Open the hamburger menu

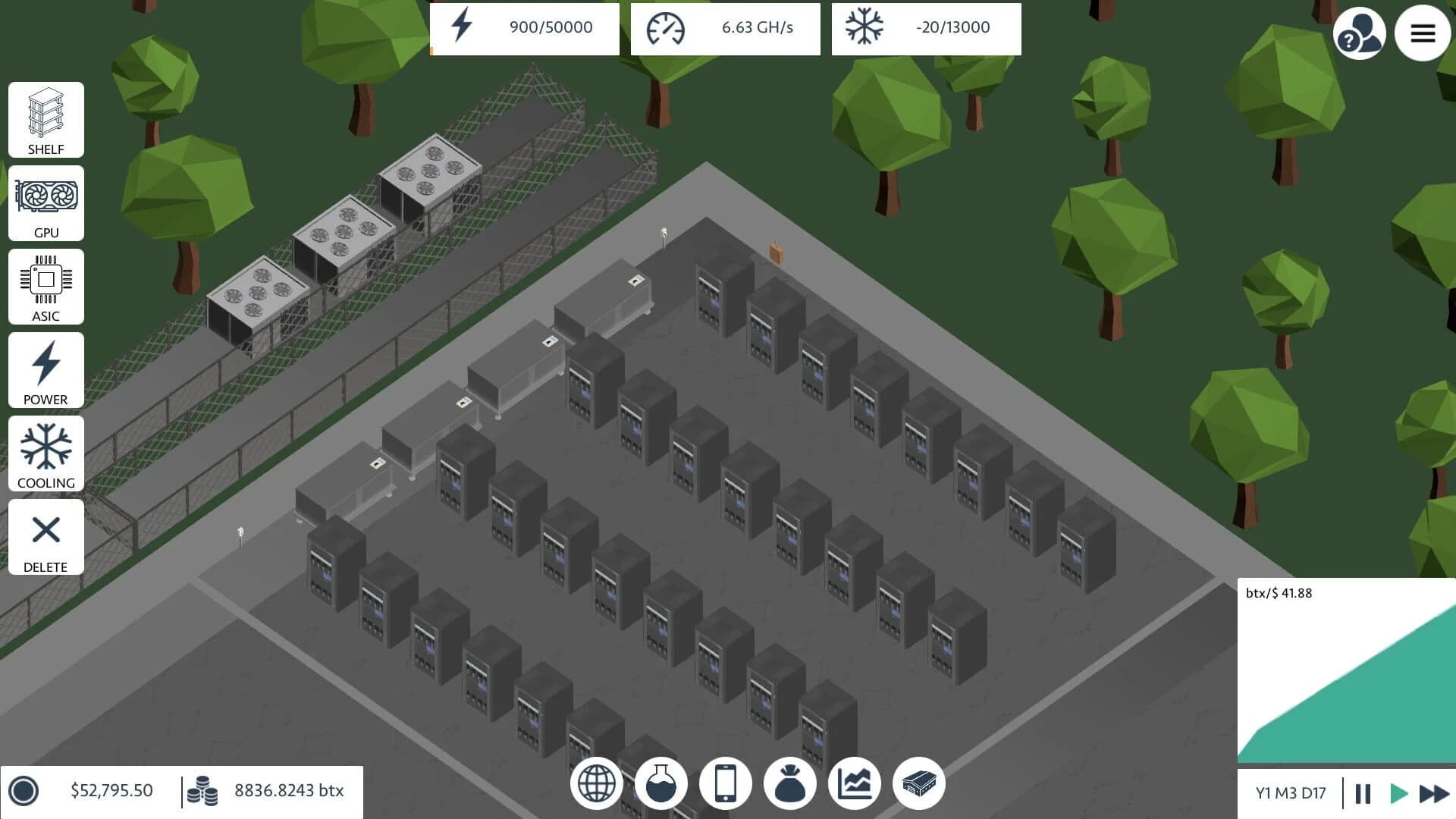click(x=1423, y=33)
